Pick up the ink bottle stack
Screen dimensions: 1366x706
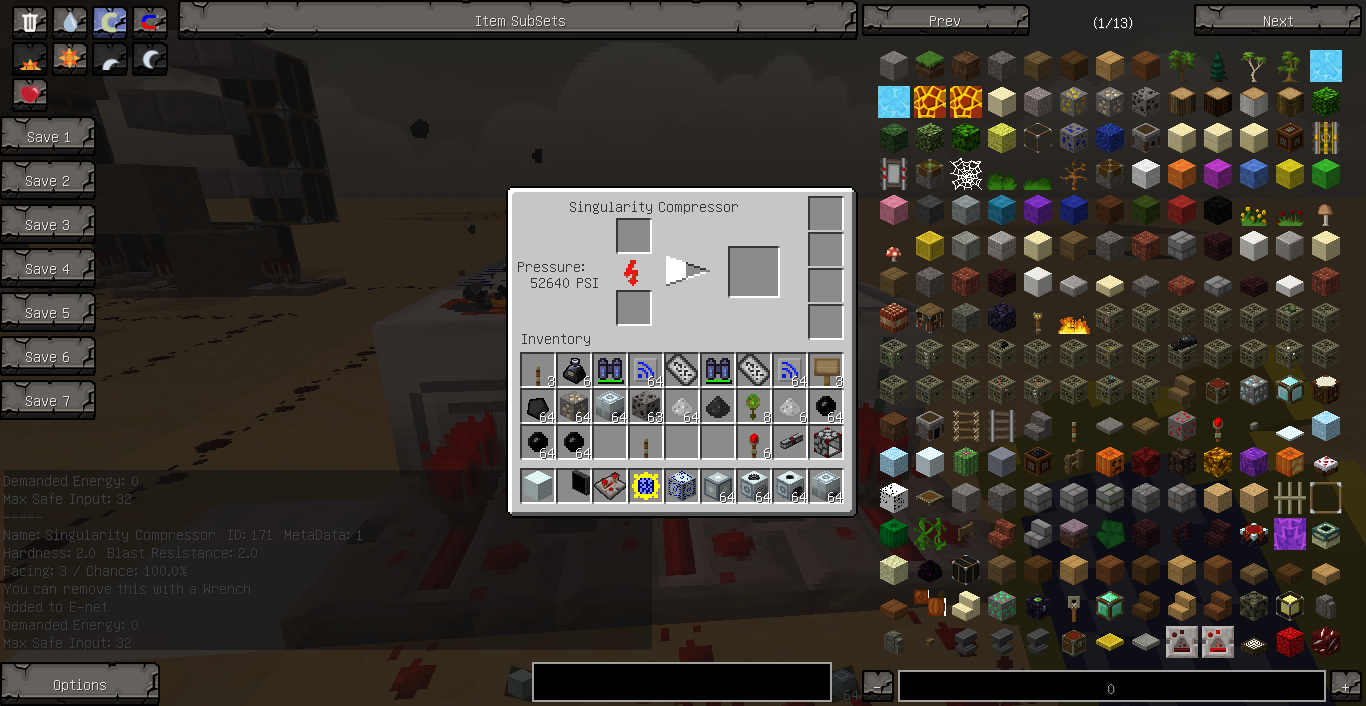pyautogui.click(x=574, y=371)
